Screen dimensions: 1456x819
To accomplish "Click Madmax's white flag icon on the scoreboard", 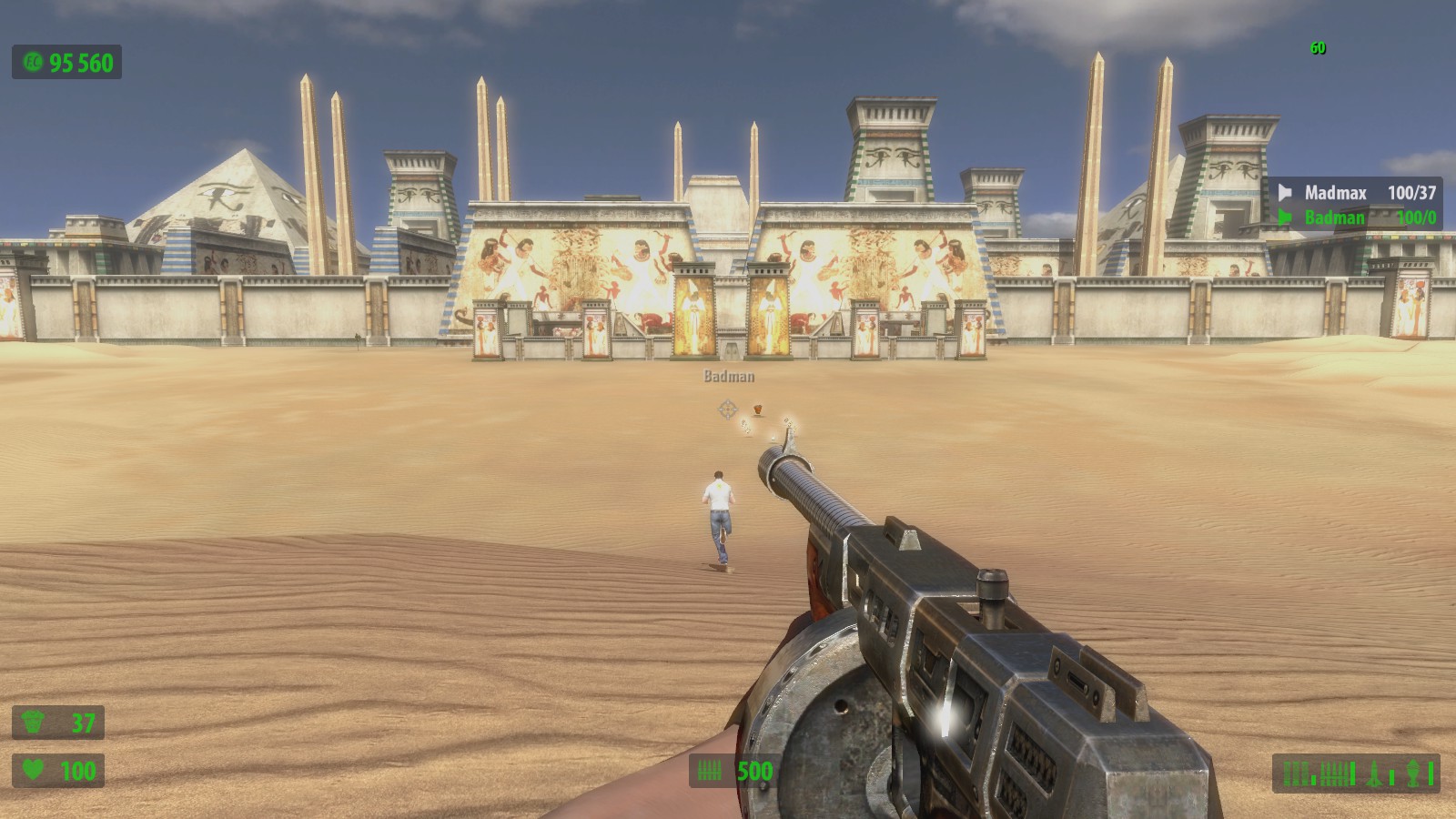I will 1284,192.
